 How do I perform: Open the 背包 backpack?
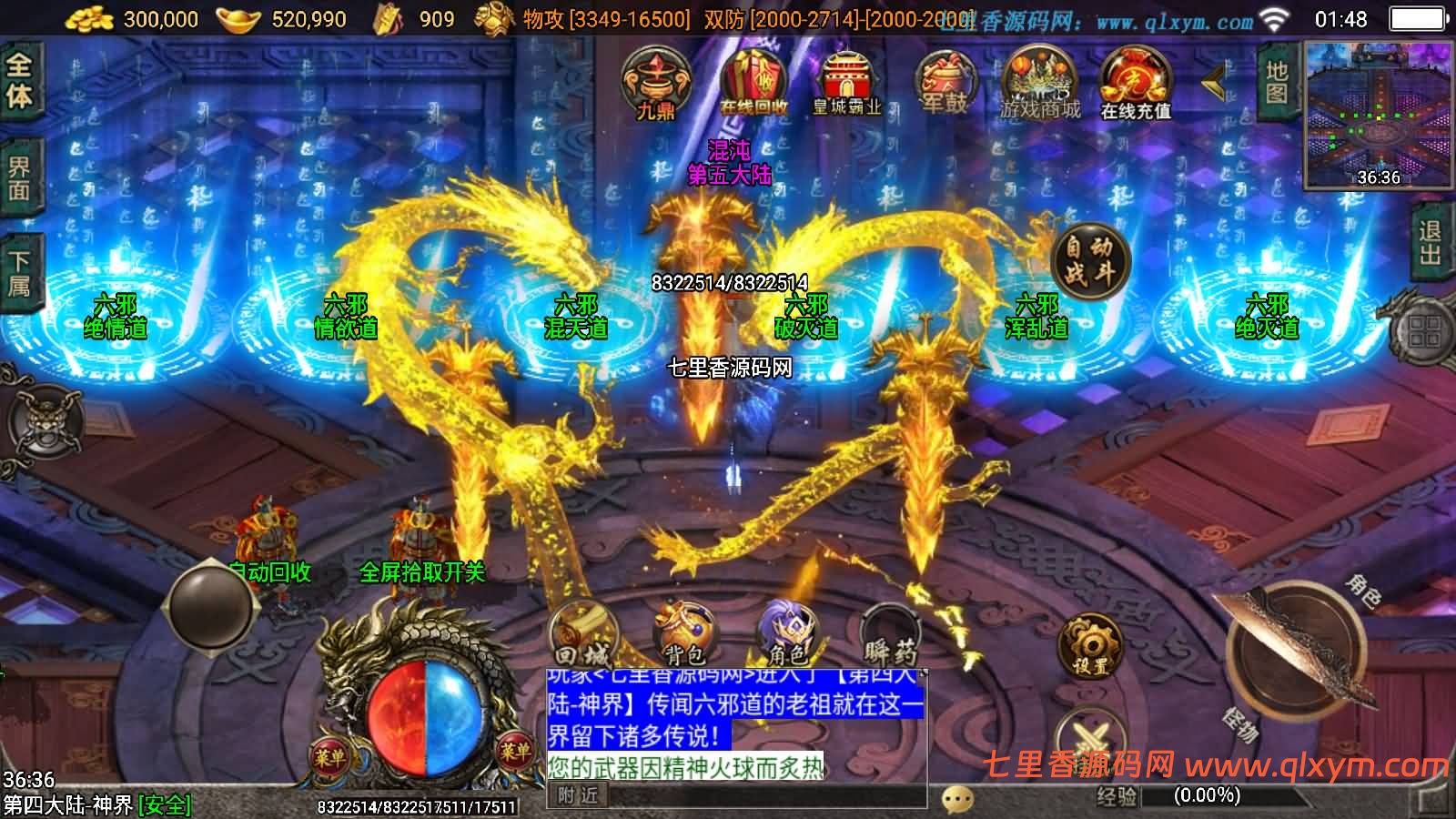point(687,630)
